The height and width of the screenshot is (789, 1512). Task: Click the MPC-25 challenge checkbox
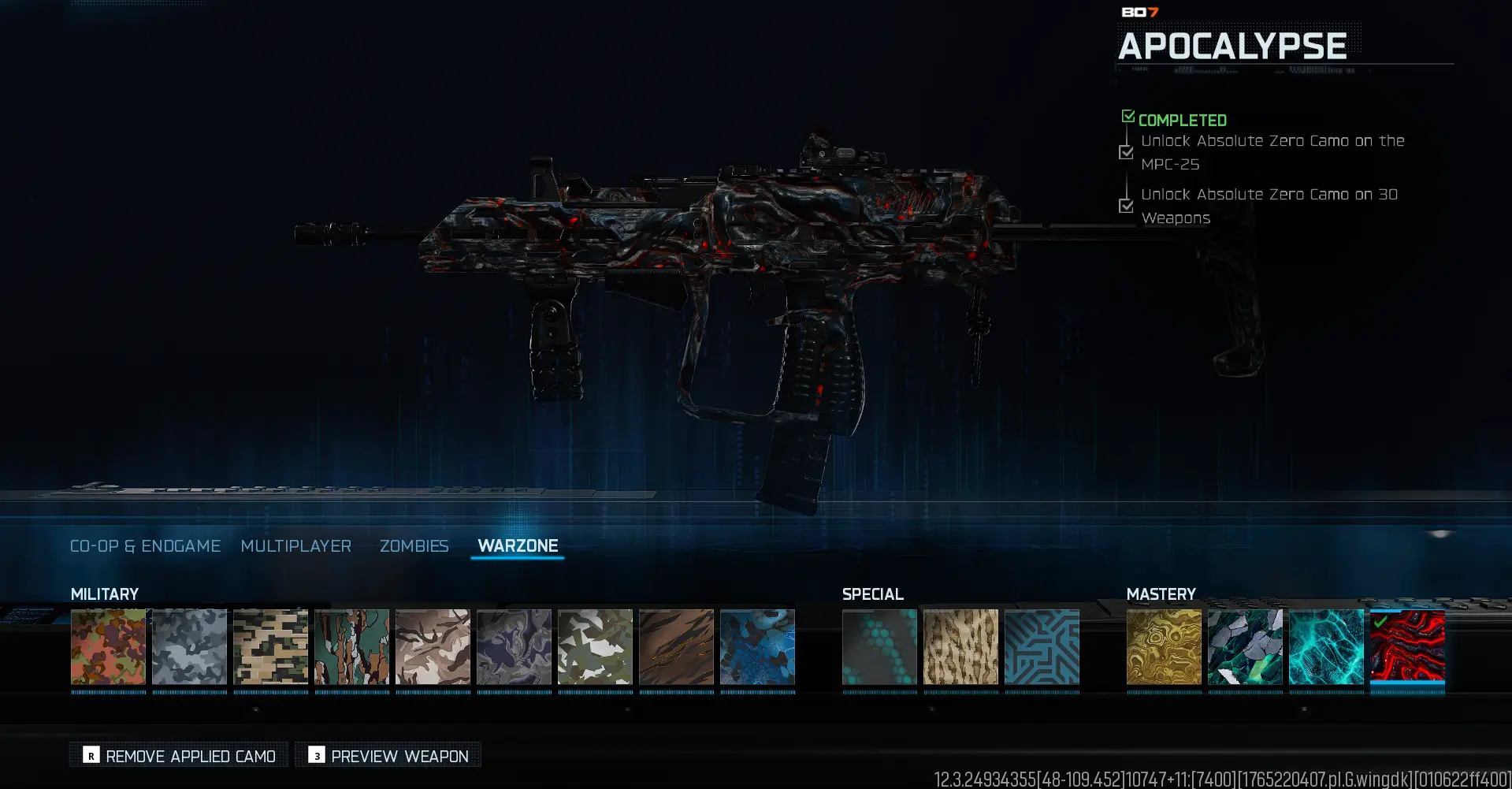(x=1125, y=152)
